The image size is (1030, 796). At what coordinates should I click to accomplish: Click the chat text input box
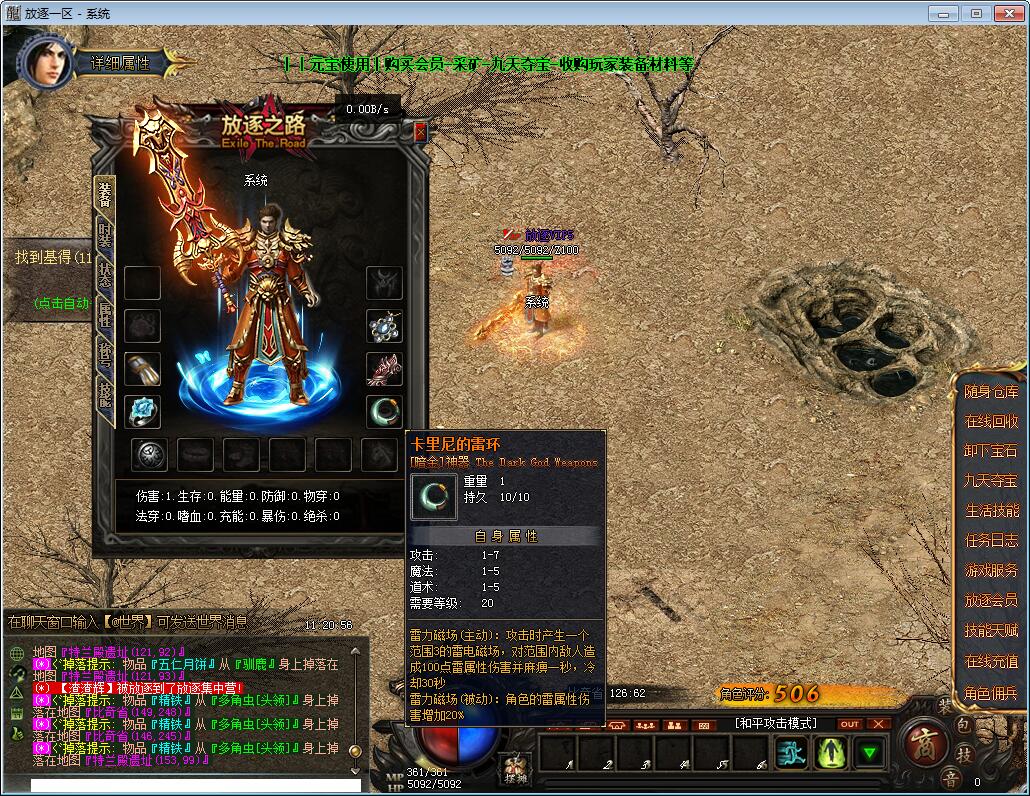[x=195, y=785]
